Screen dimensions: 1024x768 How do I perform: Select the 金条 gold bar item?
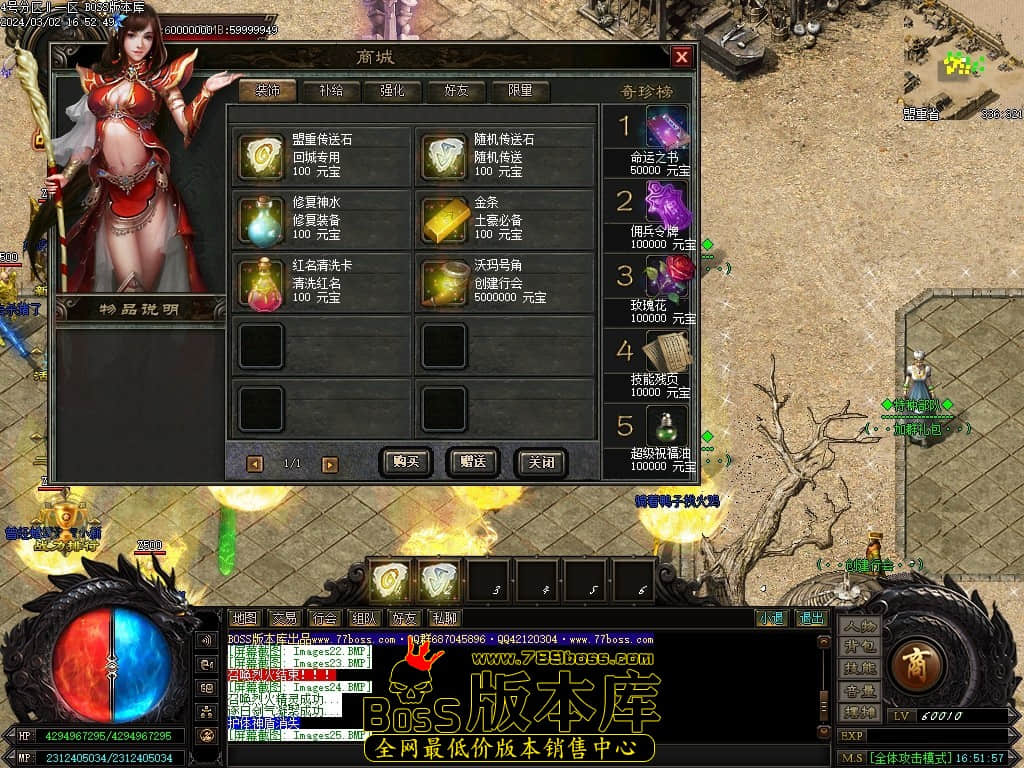444,219
